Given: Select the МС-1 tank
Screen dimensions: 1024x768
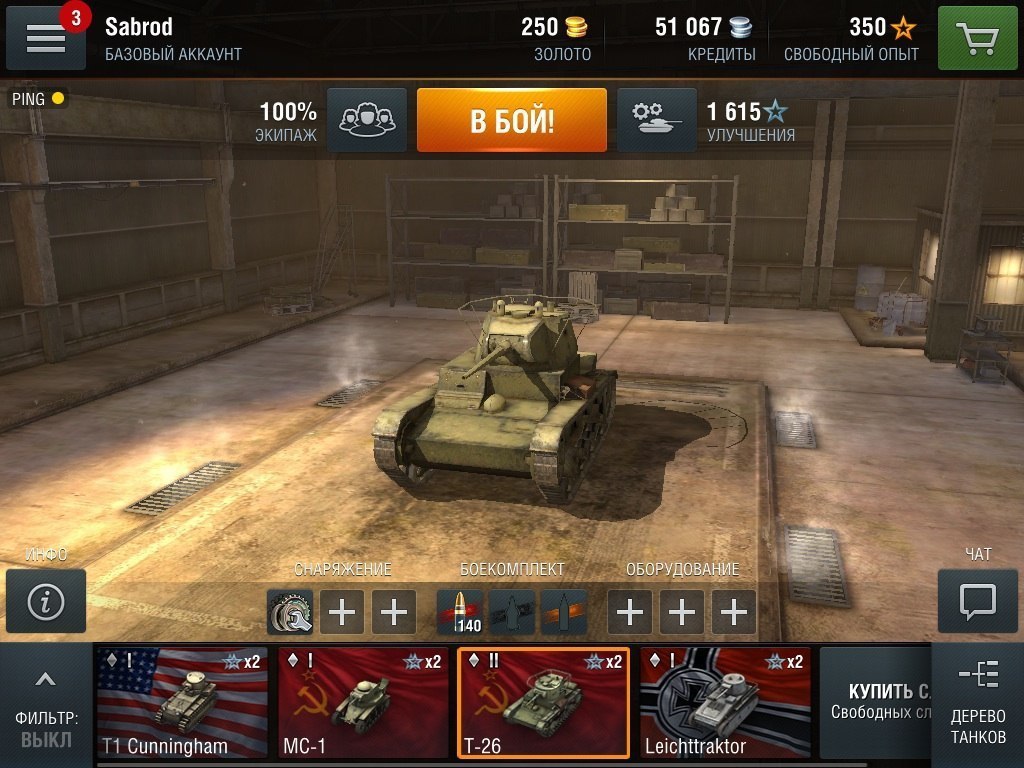Looking at the screenshot, I should pyautogui.click(x=363, y=703).
